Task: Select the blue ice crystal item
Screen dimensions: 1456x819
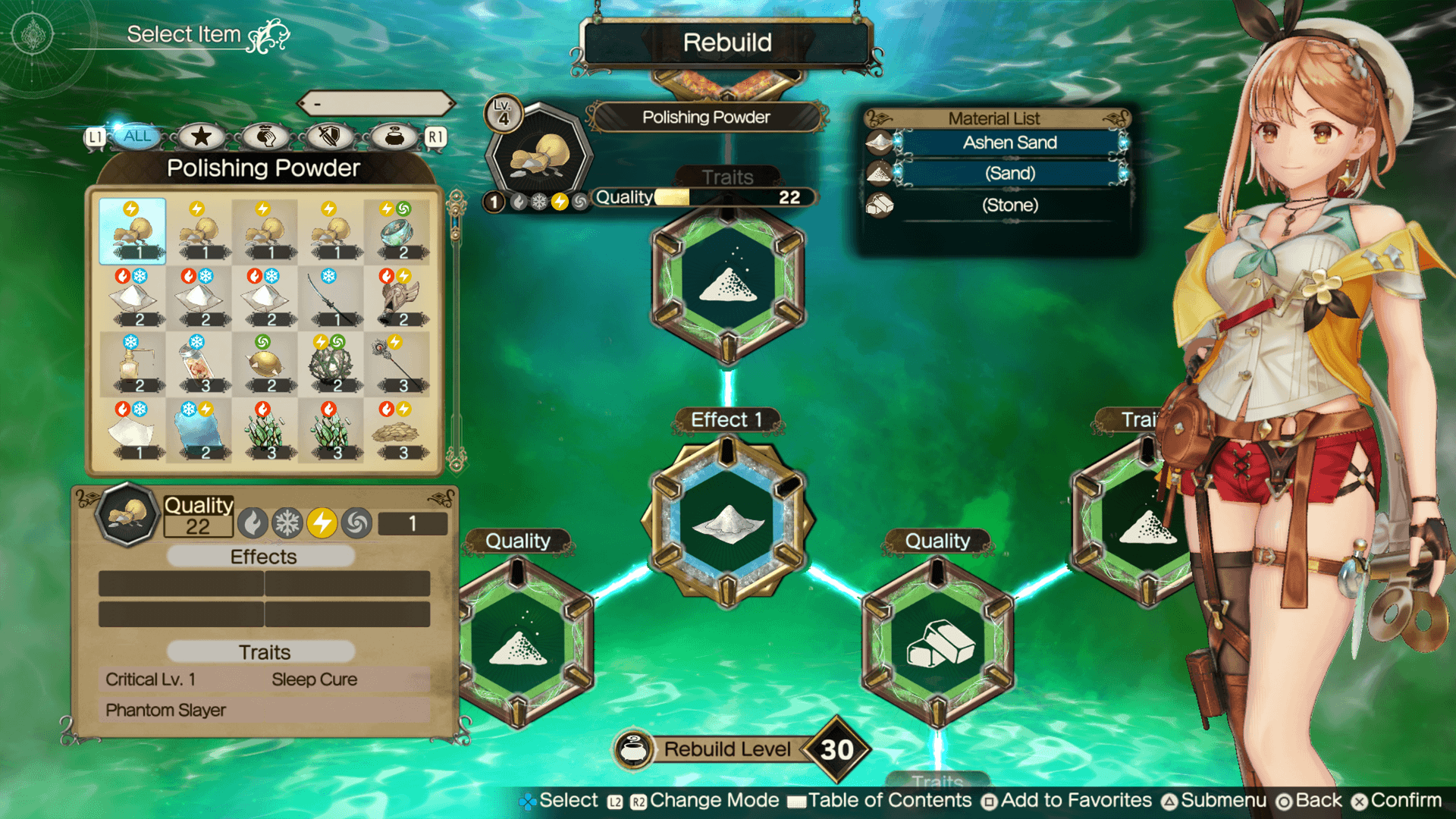Action: tap(199, 431)
